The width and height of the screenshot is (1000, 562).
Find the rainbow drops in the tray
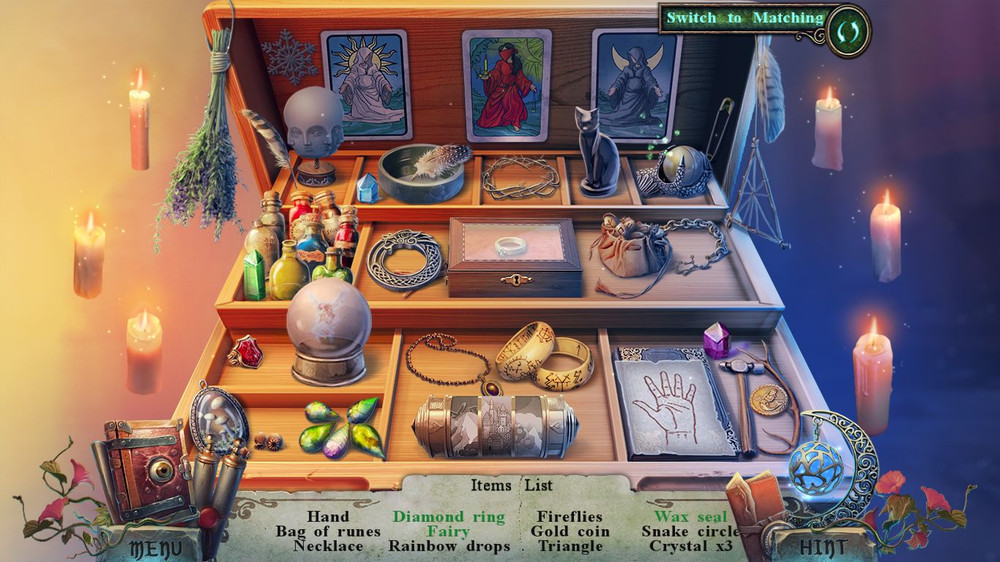click(340, 427)
